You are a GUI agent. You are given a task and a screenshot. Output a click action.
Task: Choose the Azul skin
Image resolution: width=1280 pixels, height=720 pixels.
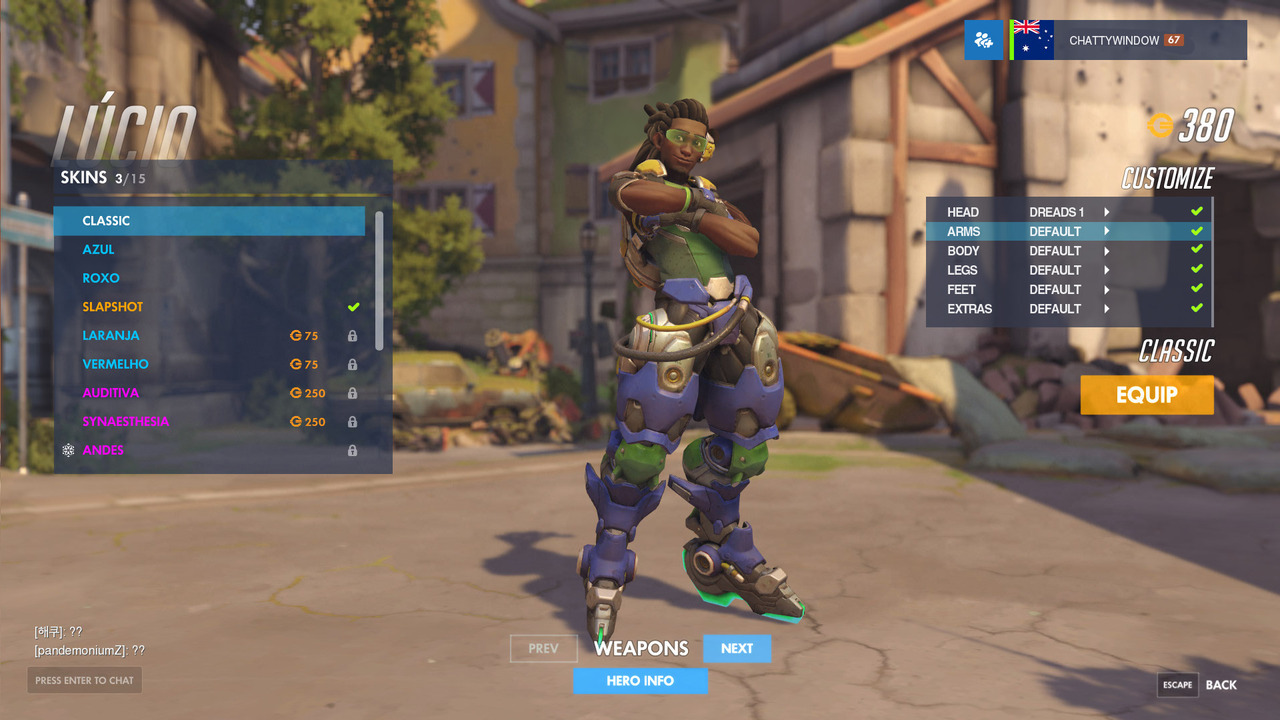209,249
